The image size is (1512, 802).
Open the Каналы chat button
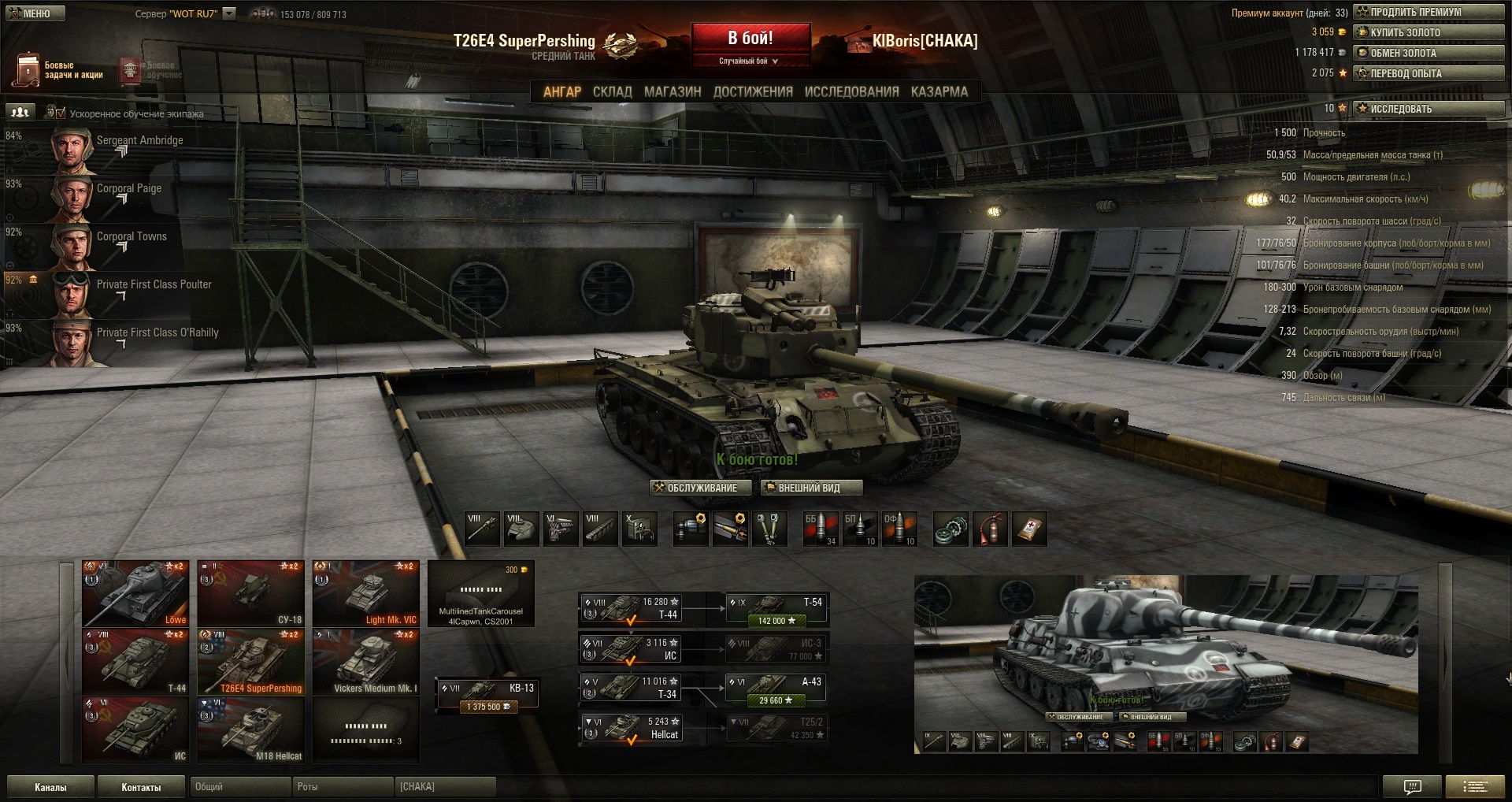[x=50, y=787]
